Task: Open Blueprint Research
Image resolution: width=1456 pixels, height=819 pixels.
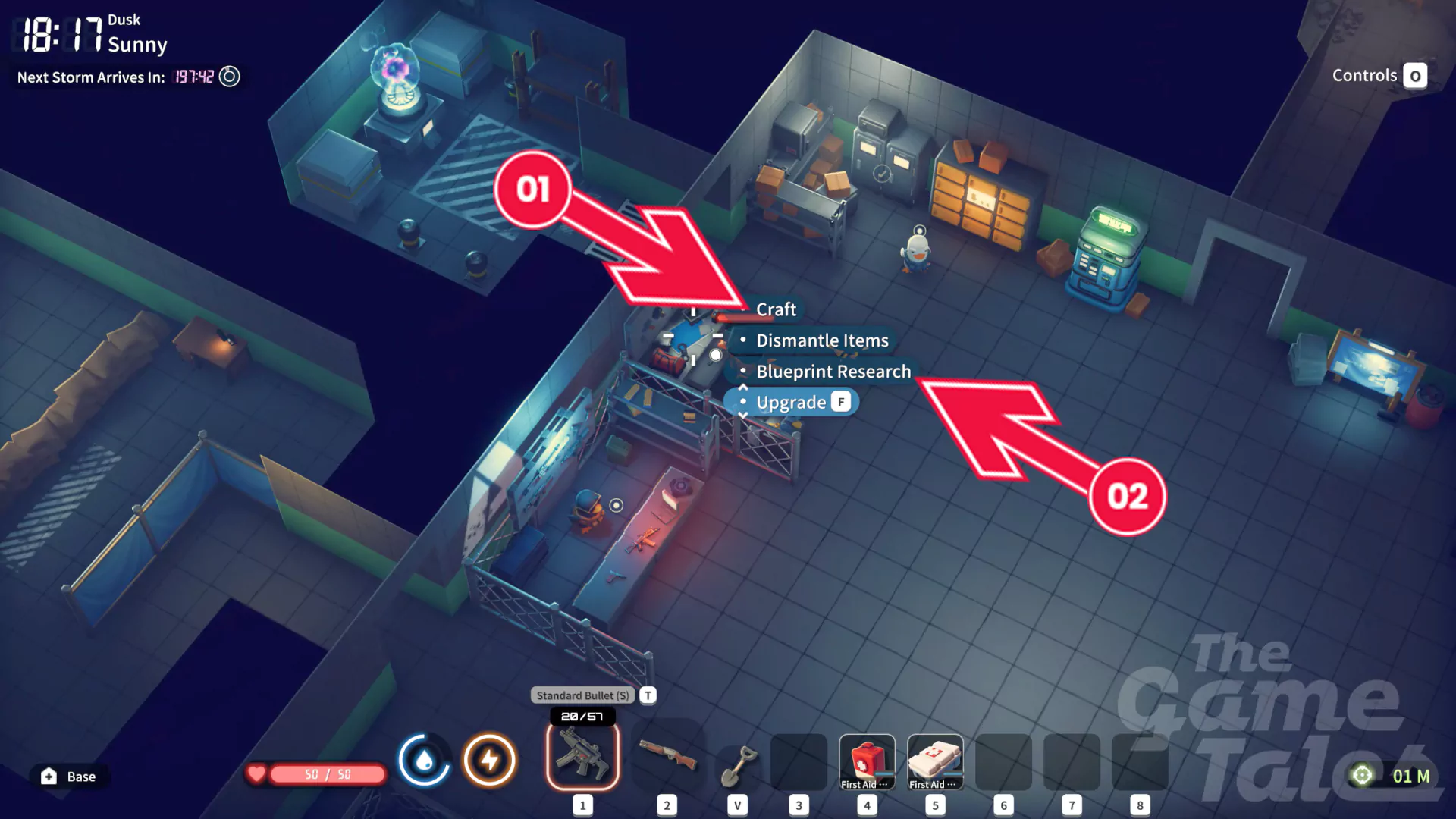Action: (x=833, y=372)
